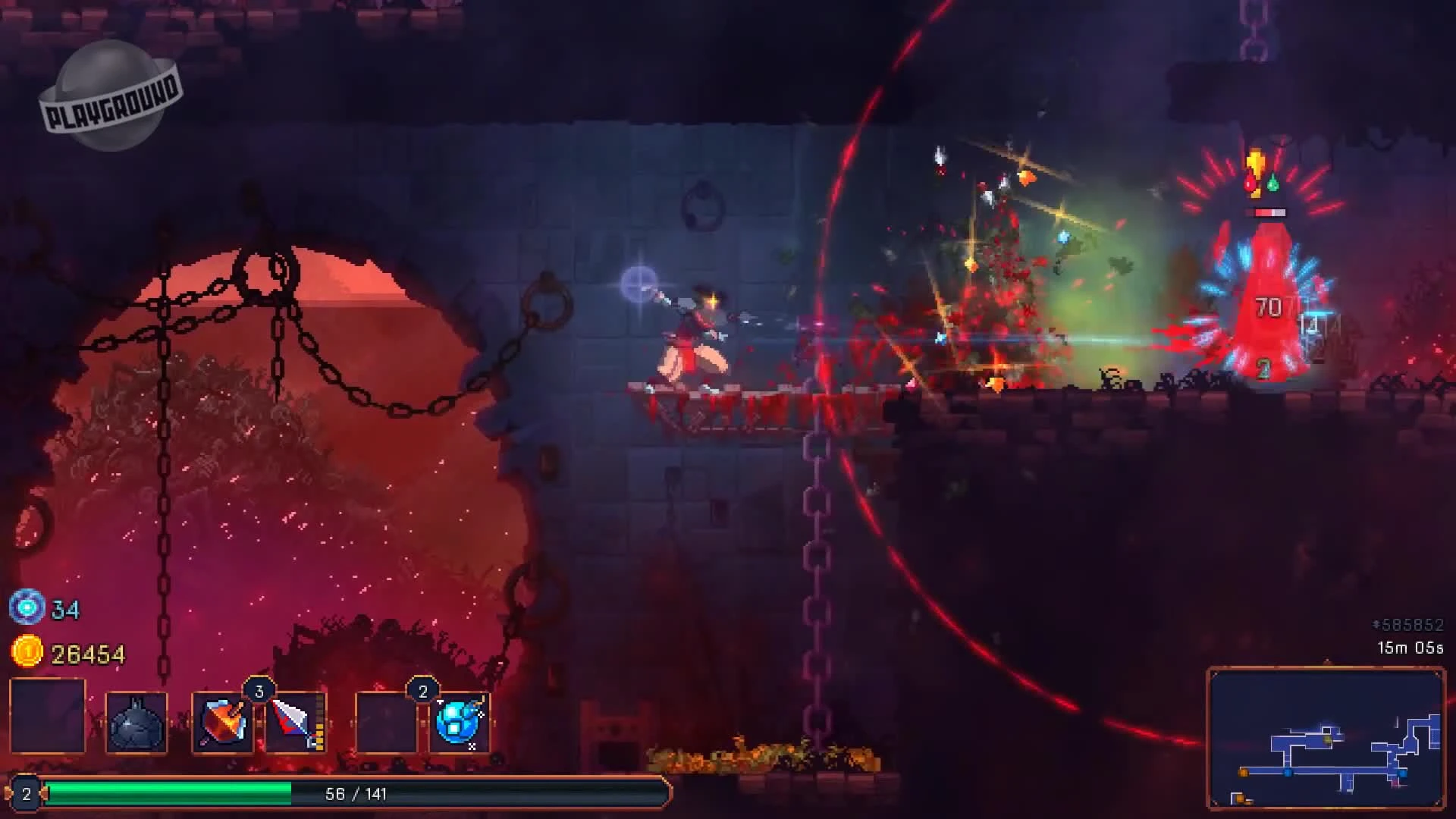Click the player's current room on minimap
The image size is (1456, 819).
pyautogui.click(x=1327, y=739)
